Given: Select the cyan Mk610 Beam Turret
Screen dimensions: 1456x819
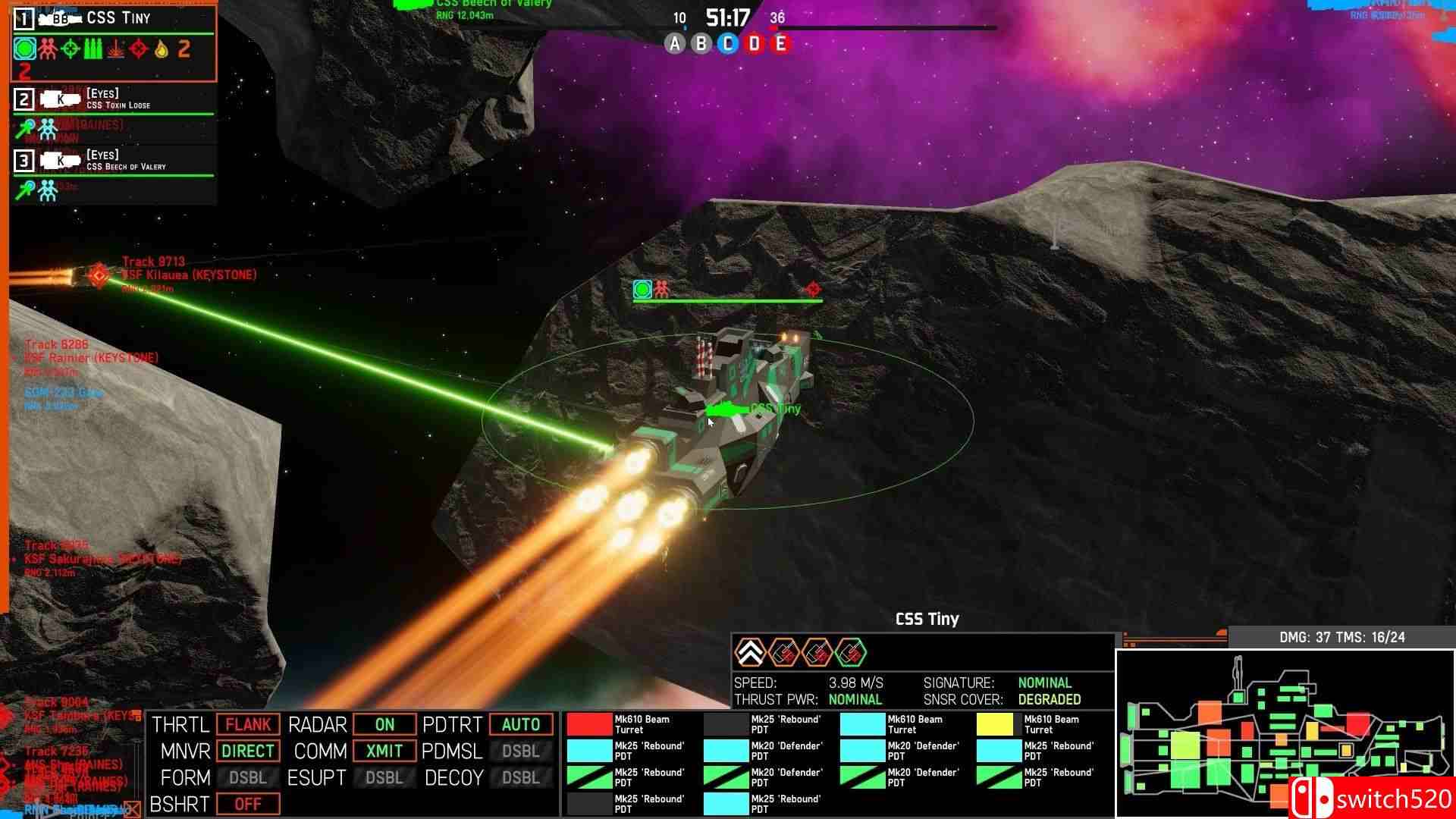Looking at the screenshot, I should (x=863, y=724).
